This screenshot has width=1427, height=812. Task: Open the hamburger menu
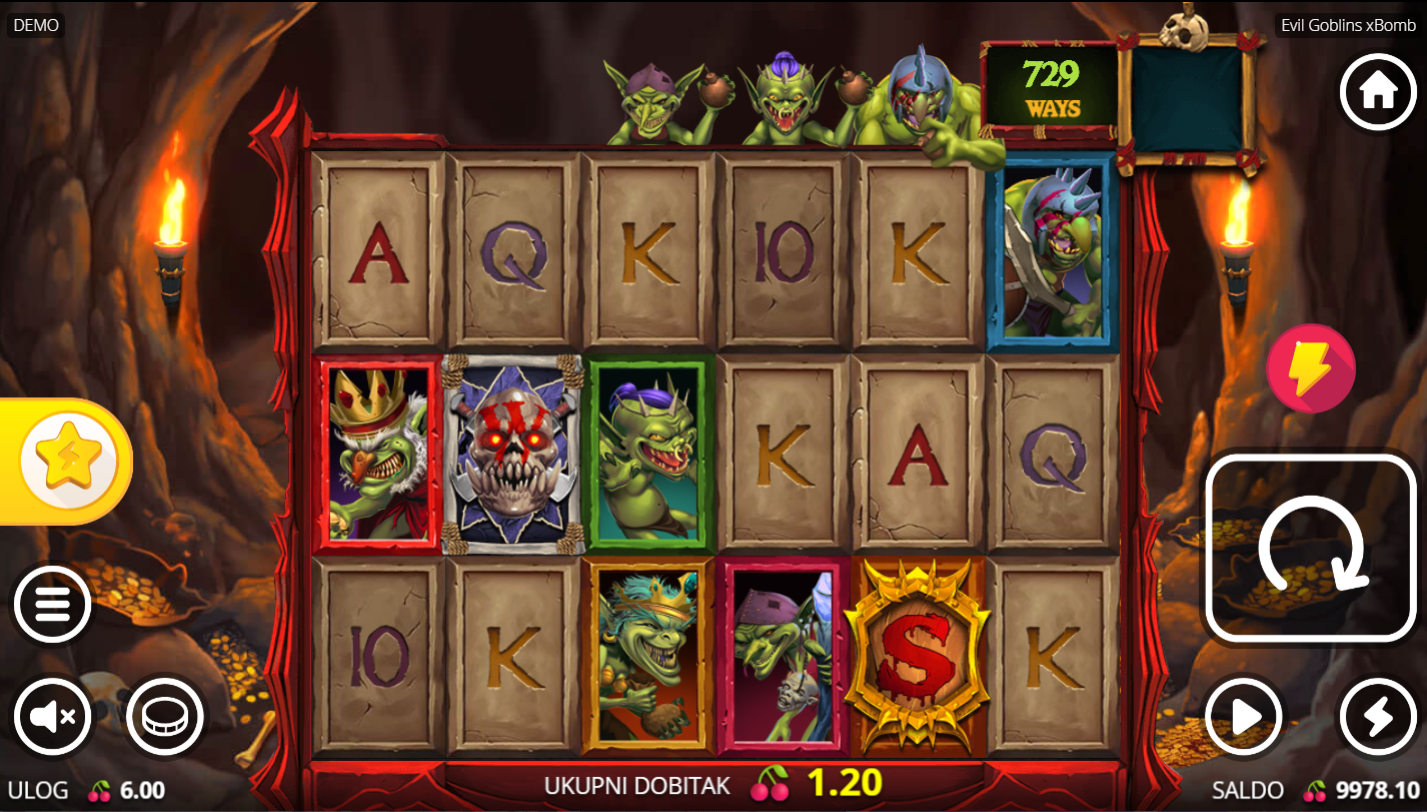(52, 604)
